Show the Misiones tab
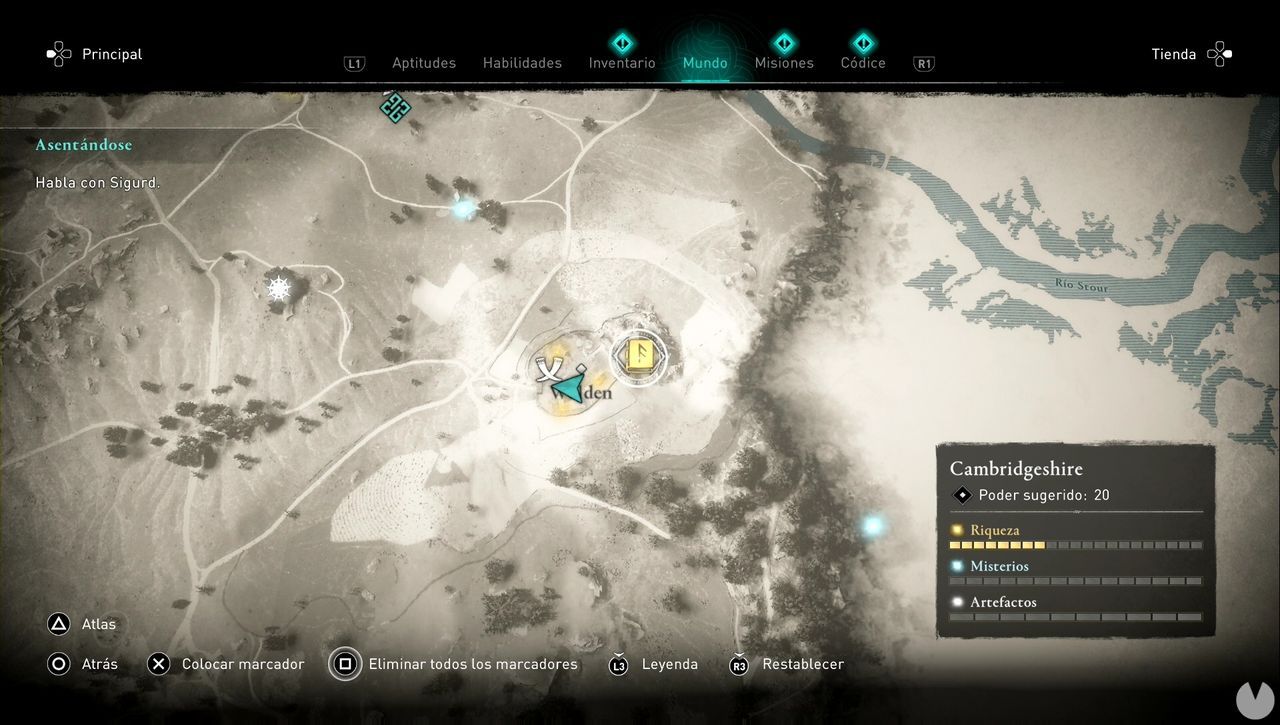 (784, 63)
